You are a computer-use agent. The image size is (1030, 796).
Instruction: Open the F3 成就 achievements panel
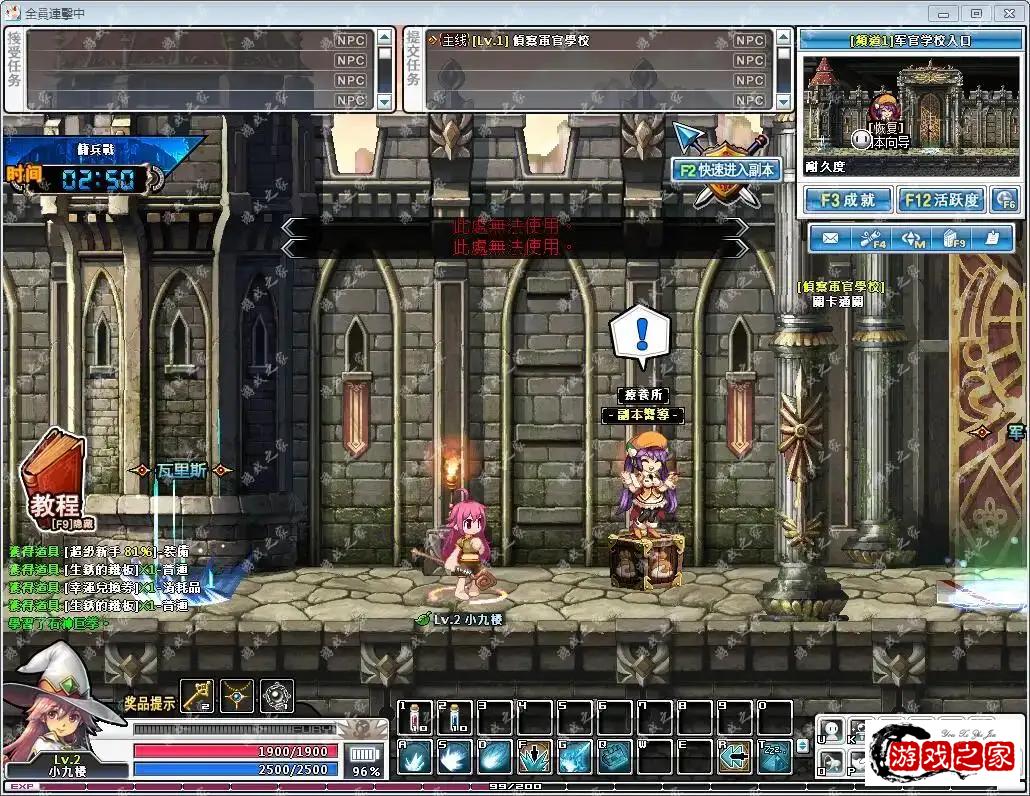847,200
